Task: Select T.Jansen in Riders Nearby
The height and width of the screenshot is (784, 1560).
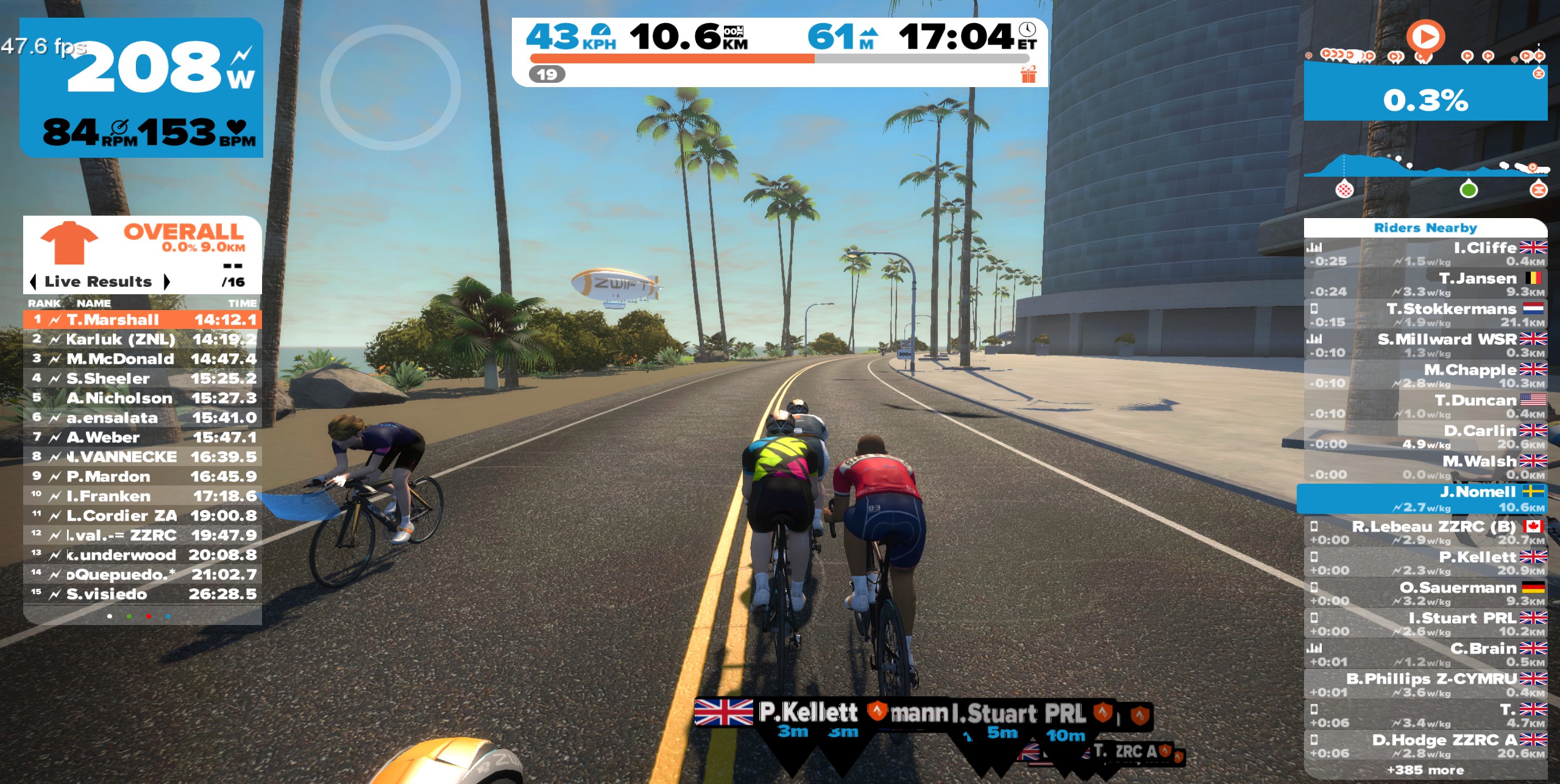Action: tap(1425, 284)
